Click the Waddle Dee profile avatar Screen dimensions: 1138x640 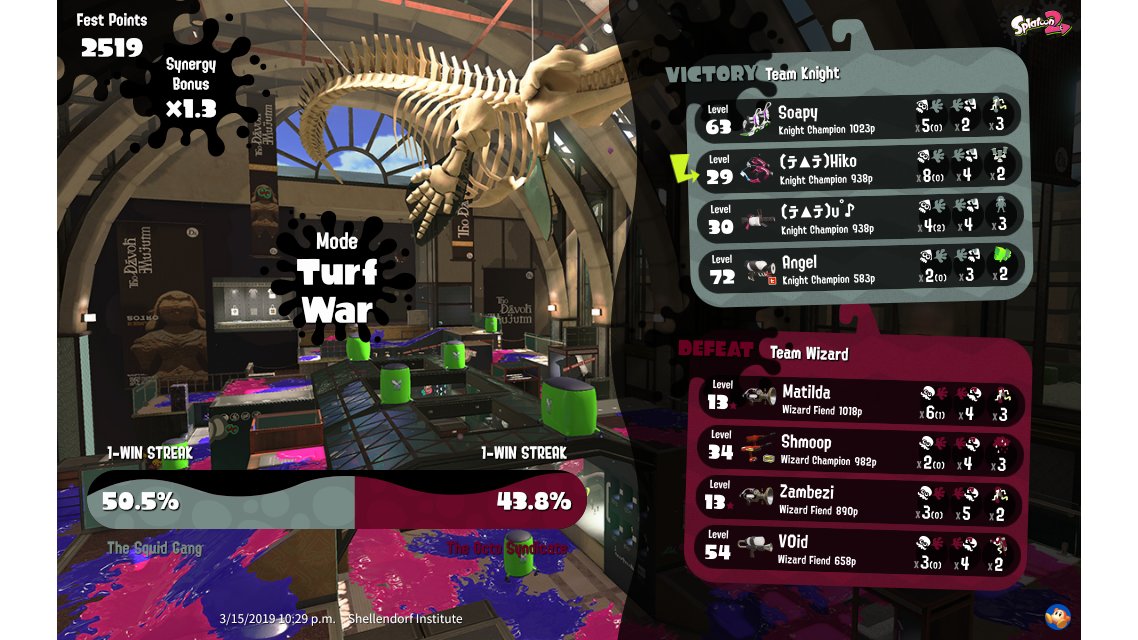tap(1058, 616)
